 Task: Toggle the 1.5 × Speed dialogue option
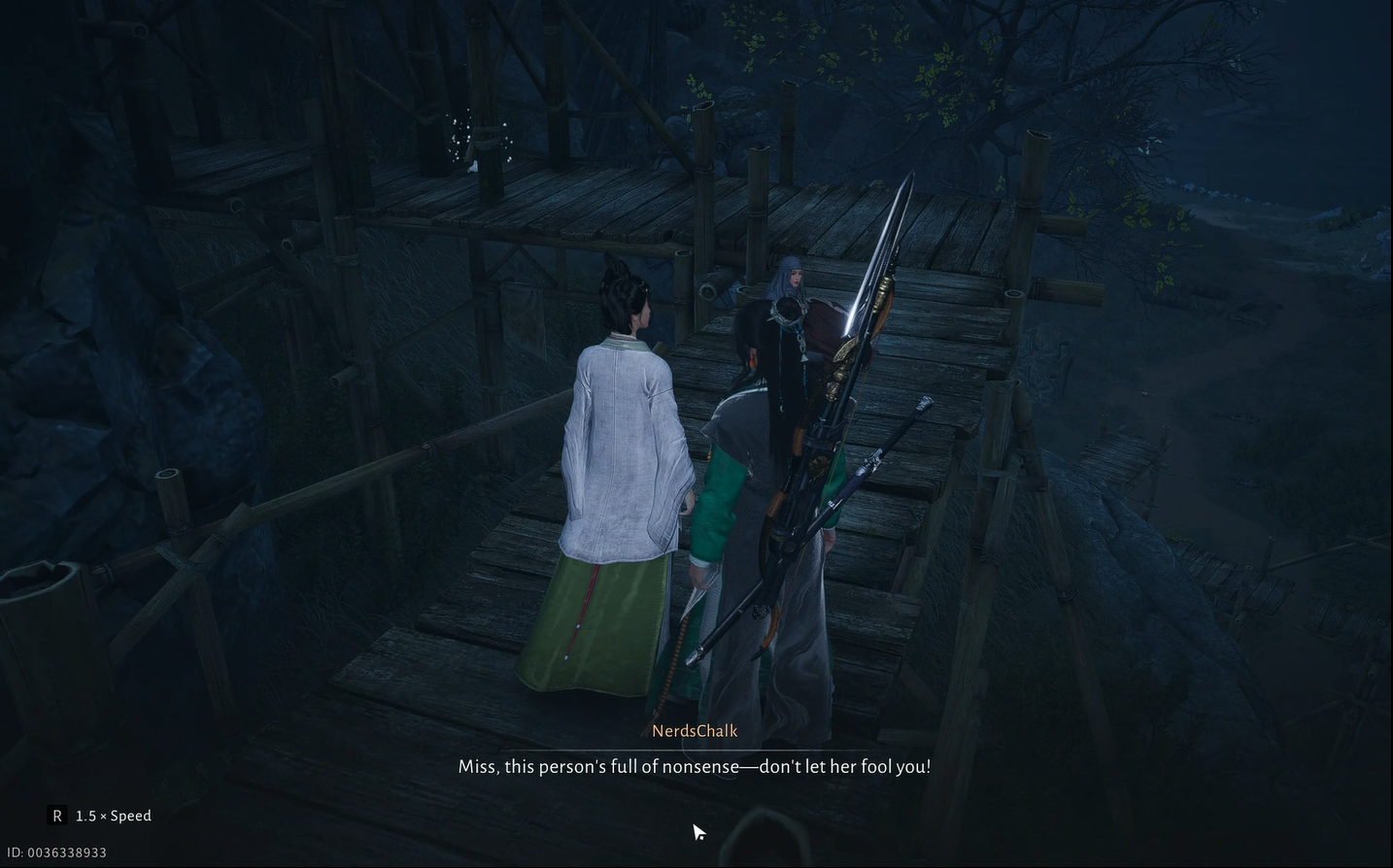(x=100, y=816)
